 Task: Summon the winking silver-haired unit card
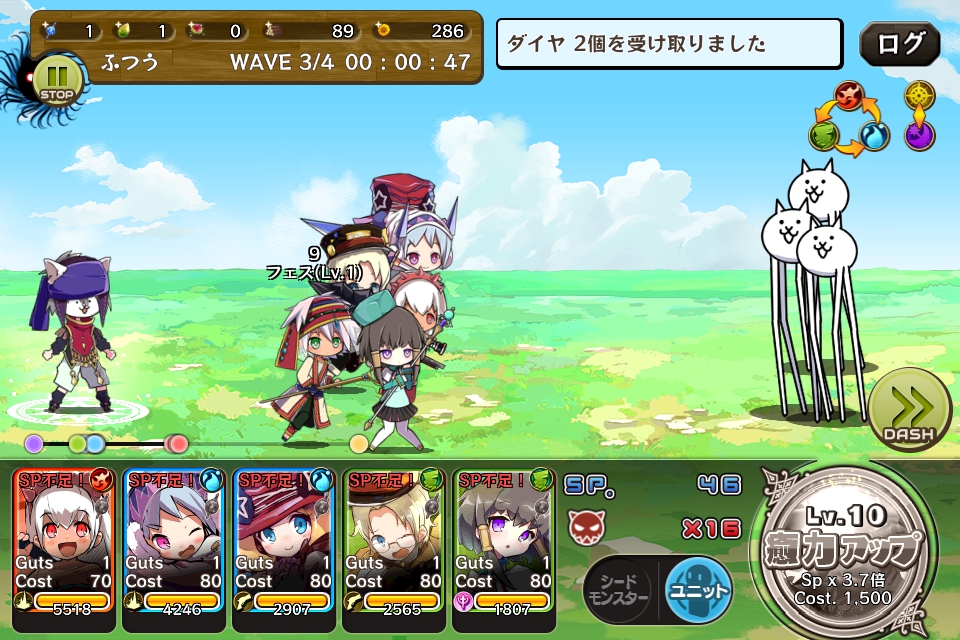click(174, 548)
